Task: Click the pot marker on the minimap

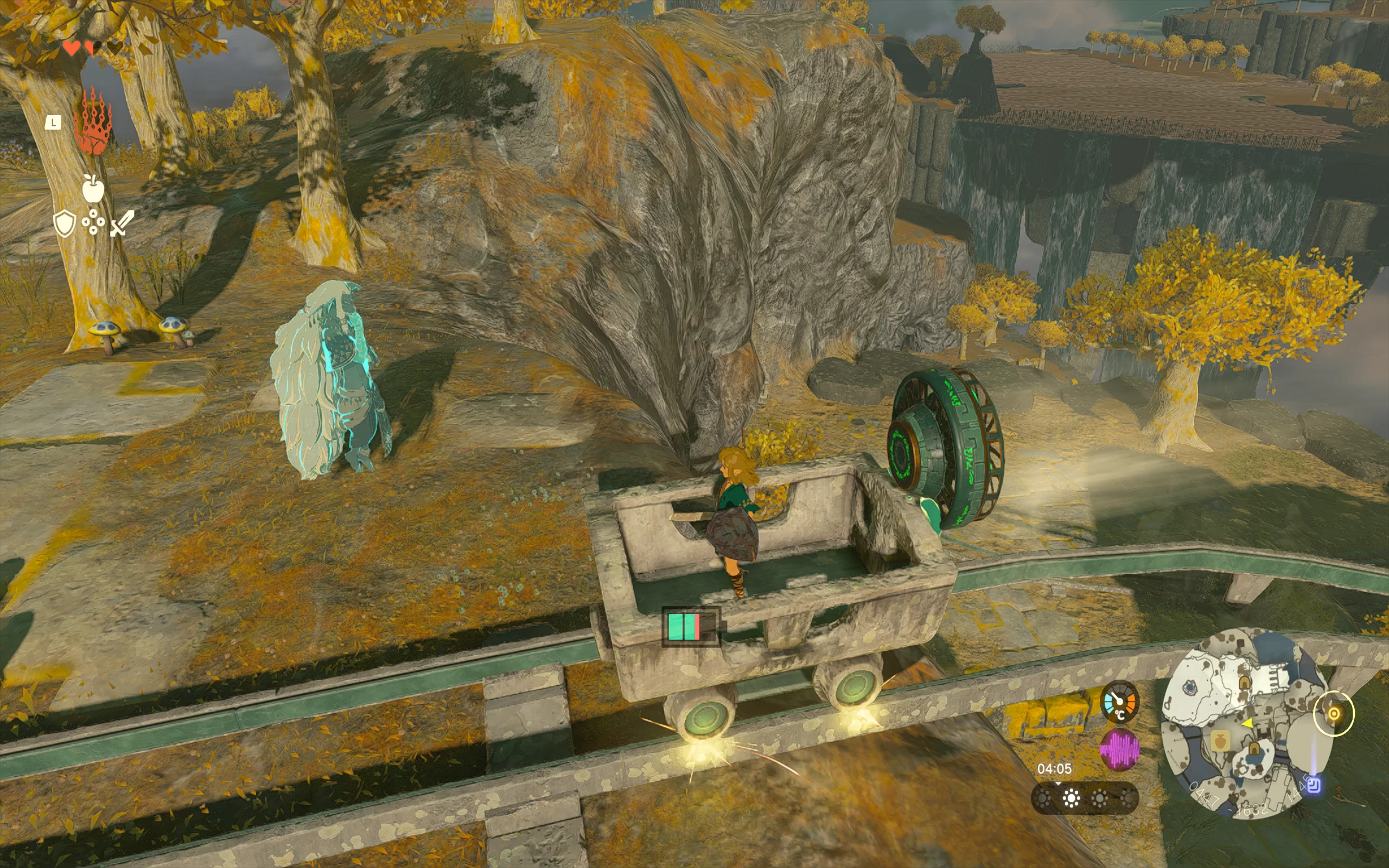Action: click(1220, 741)
